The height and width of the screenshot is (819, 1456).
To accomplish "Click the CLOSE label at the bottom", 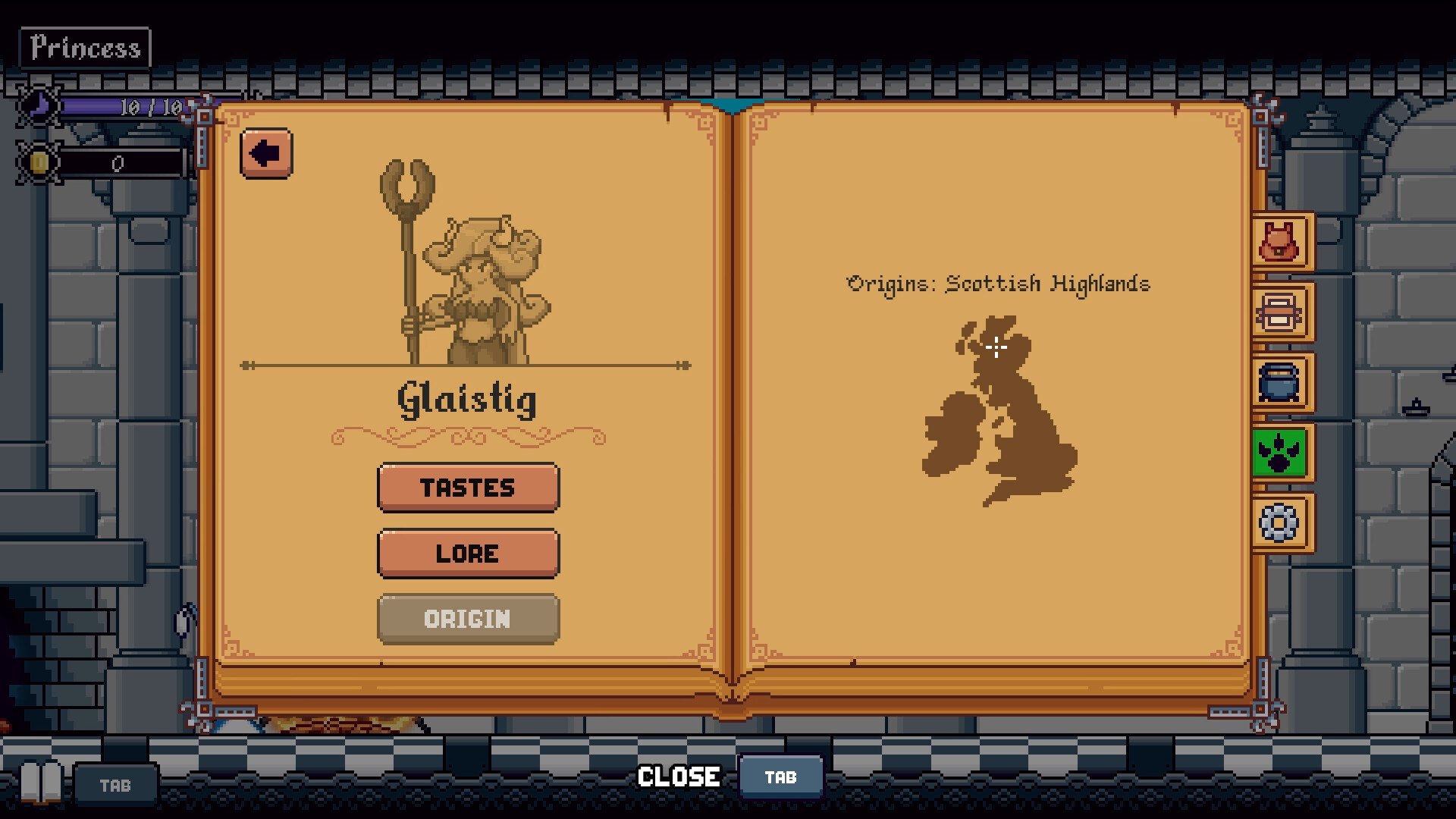I will (678, 777).
